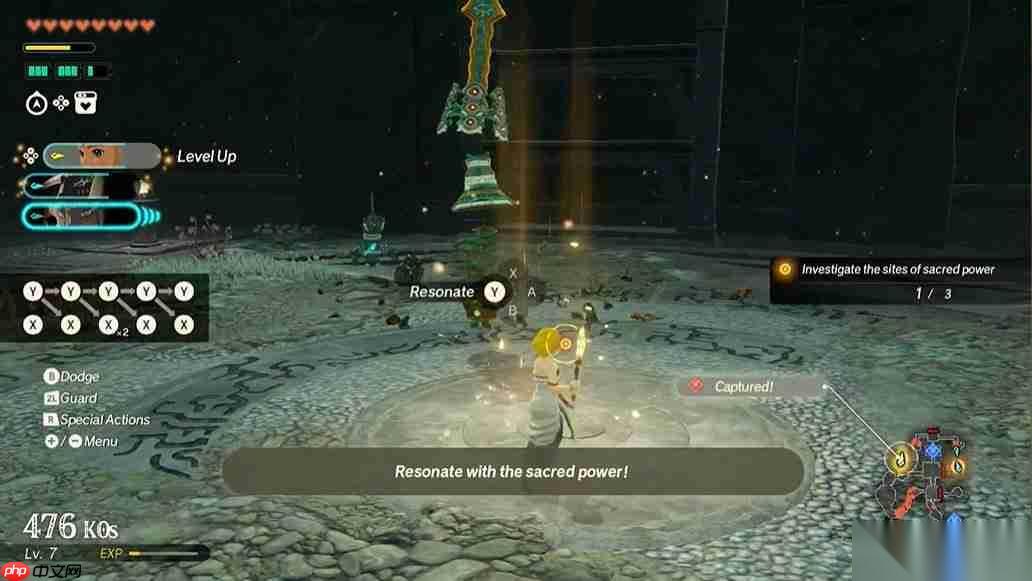This screenshot has width=1032, height=581.
Task: Click the "Captured!" notification label
Action: [x=742, y=386]
